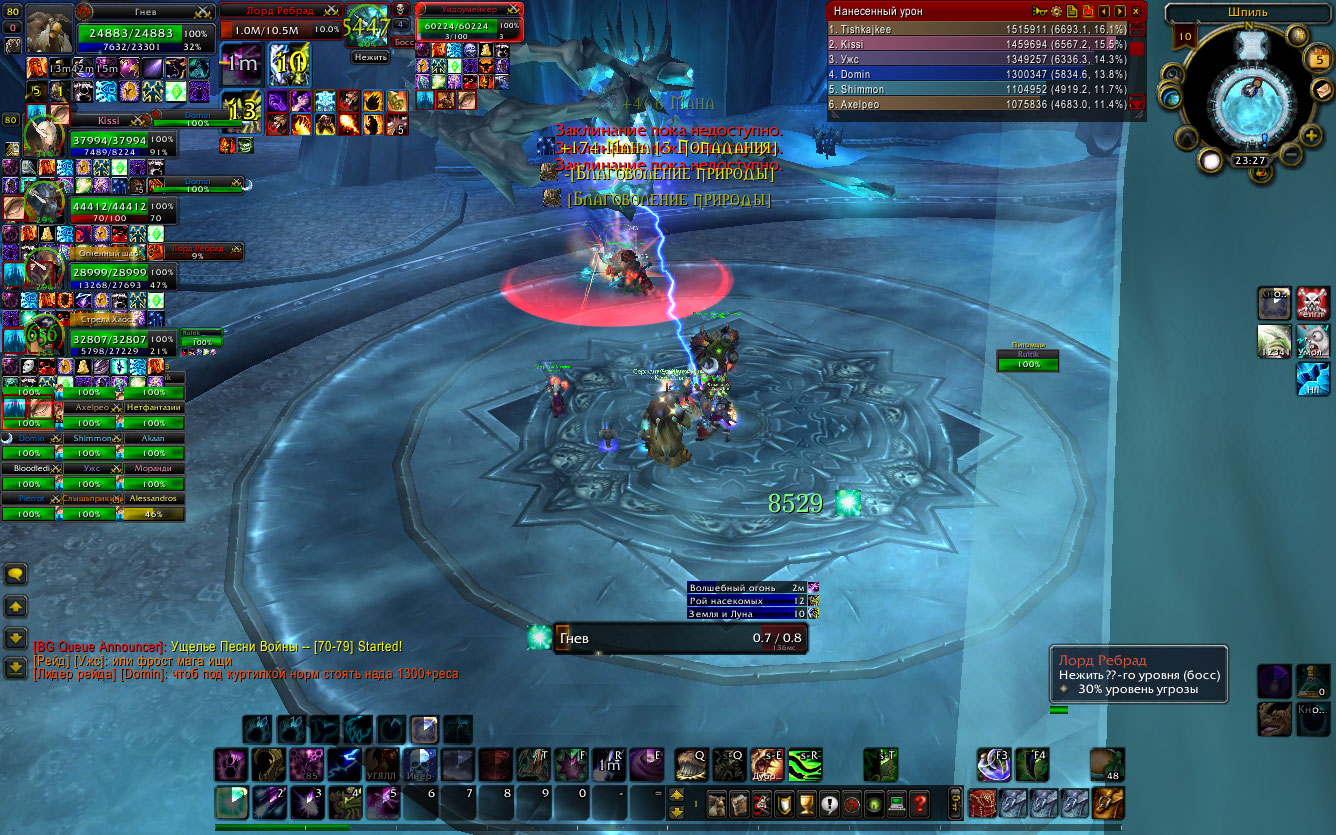The height and width of the screenshot is (835, 1336).
Task: Zoom out on the minimap
Action: coord(1291,156)
